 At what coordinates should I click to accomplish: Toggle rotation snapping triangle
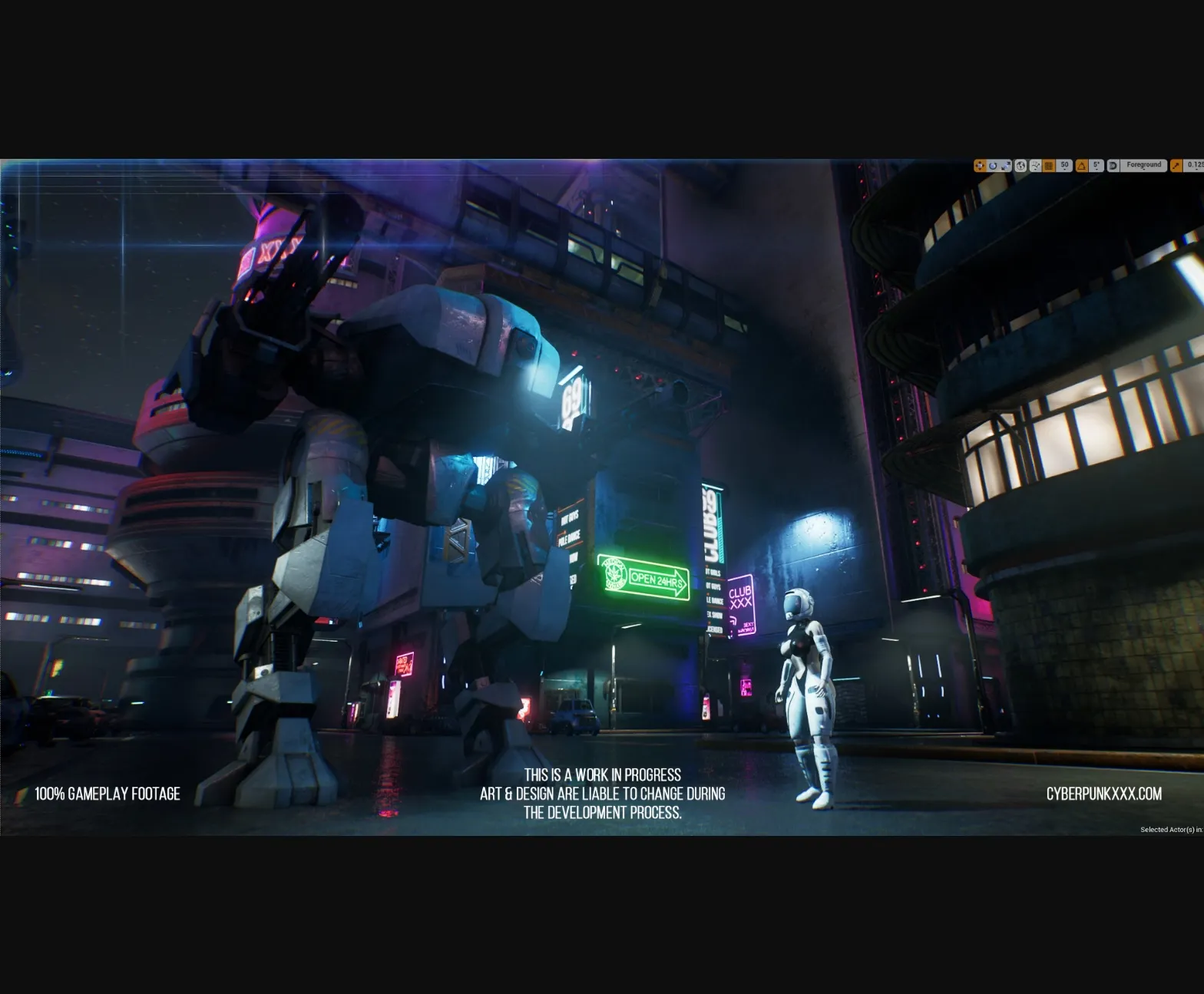click(x=1083, y=165)
